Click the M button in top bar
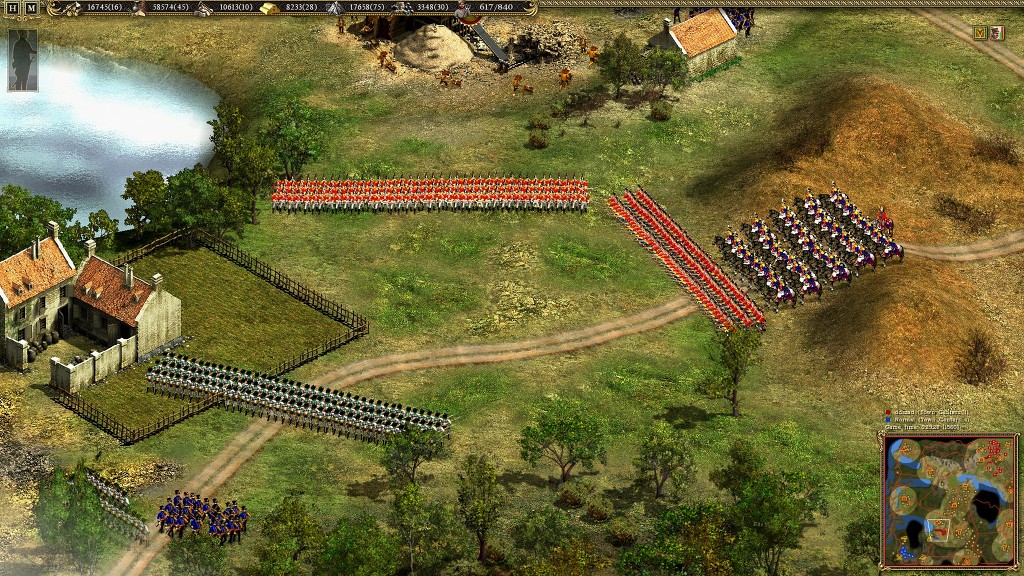The image size is (1024, 576). [x=32, y=8]
